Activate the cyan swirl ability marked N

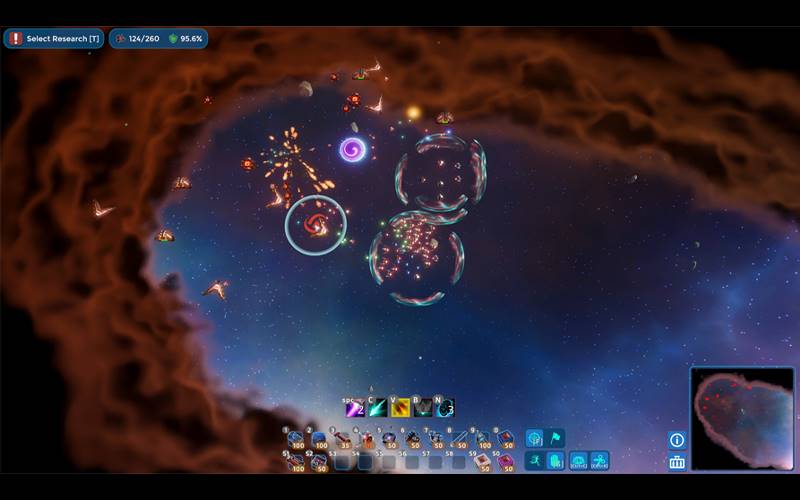point(444,408)
